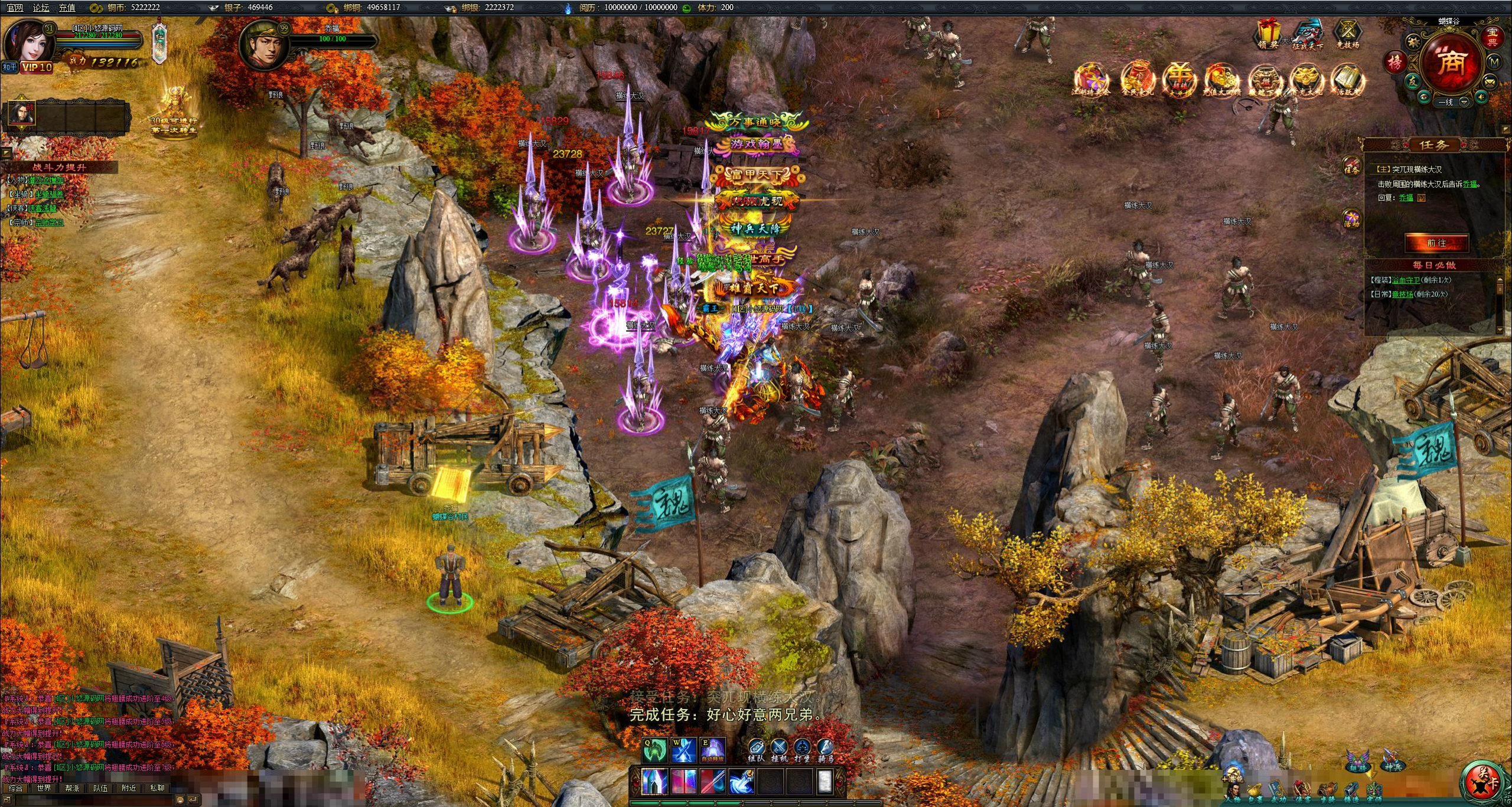
Task: Toggle 骑马 horse mount
Action: coord(825,750)
